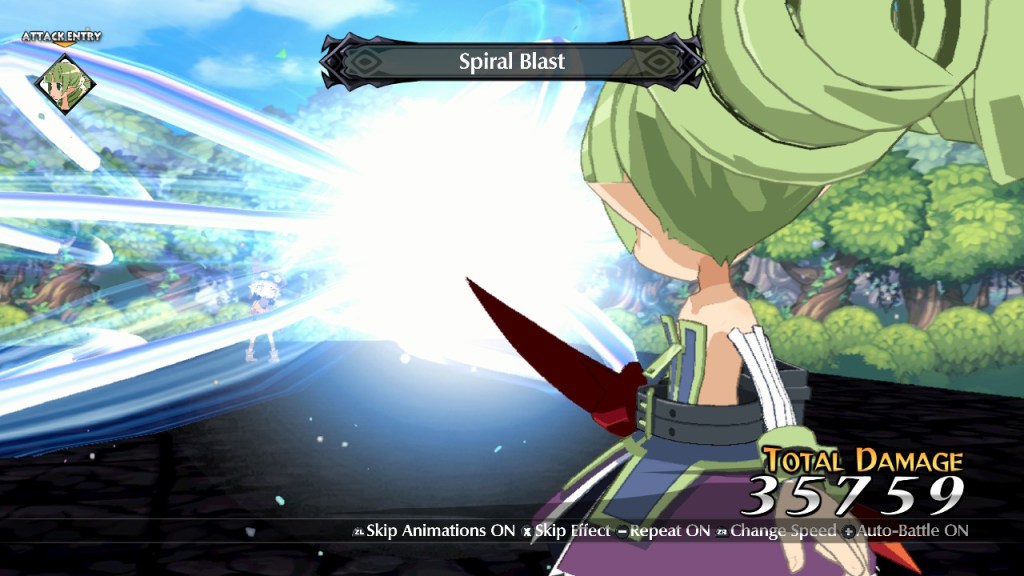The height and width of the screenshot is (576, 1024).
Task: Select the Change Speed option
Action: (778, 531)
